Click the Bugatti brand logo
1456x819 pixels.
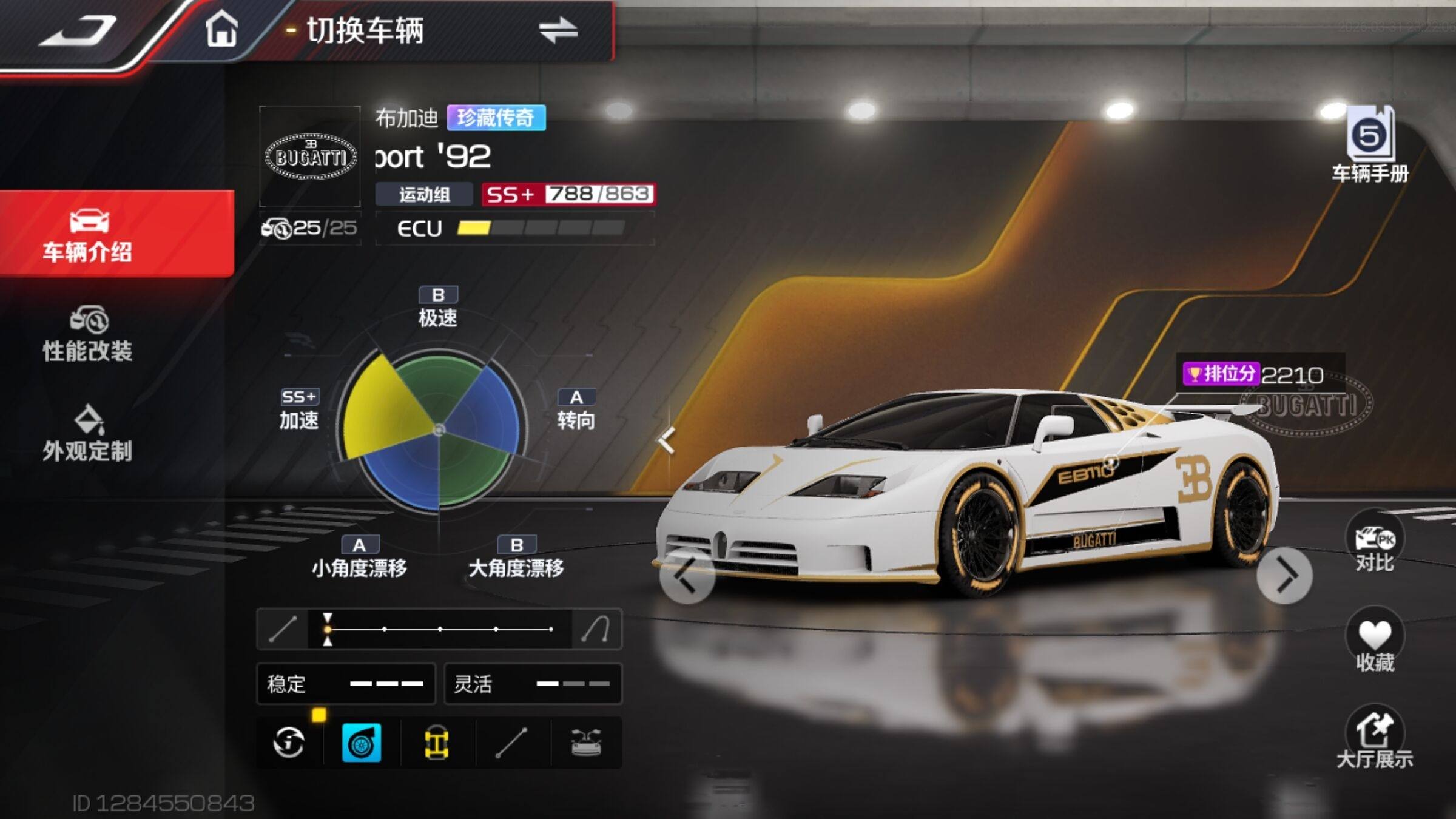(x=310, y=157)
